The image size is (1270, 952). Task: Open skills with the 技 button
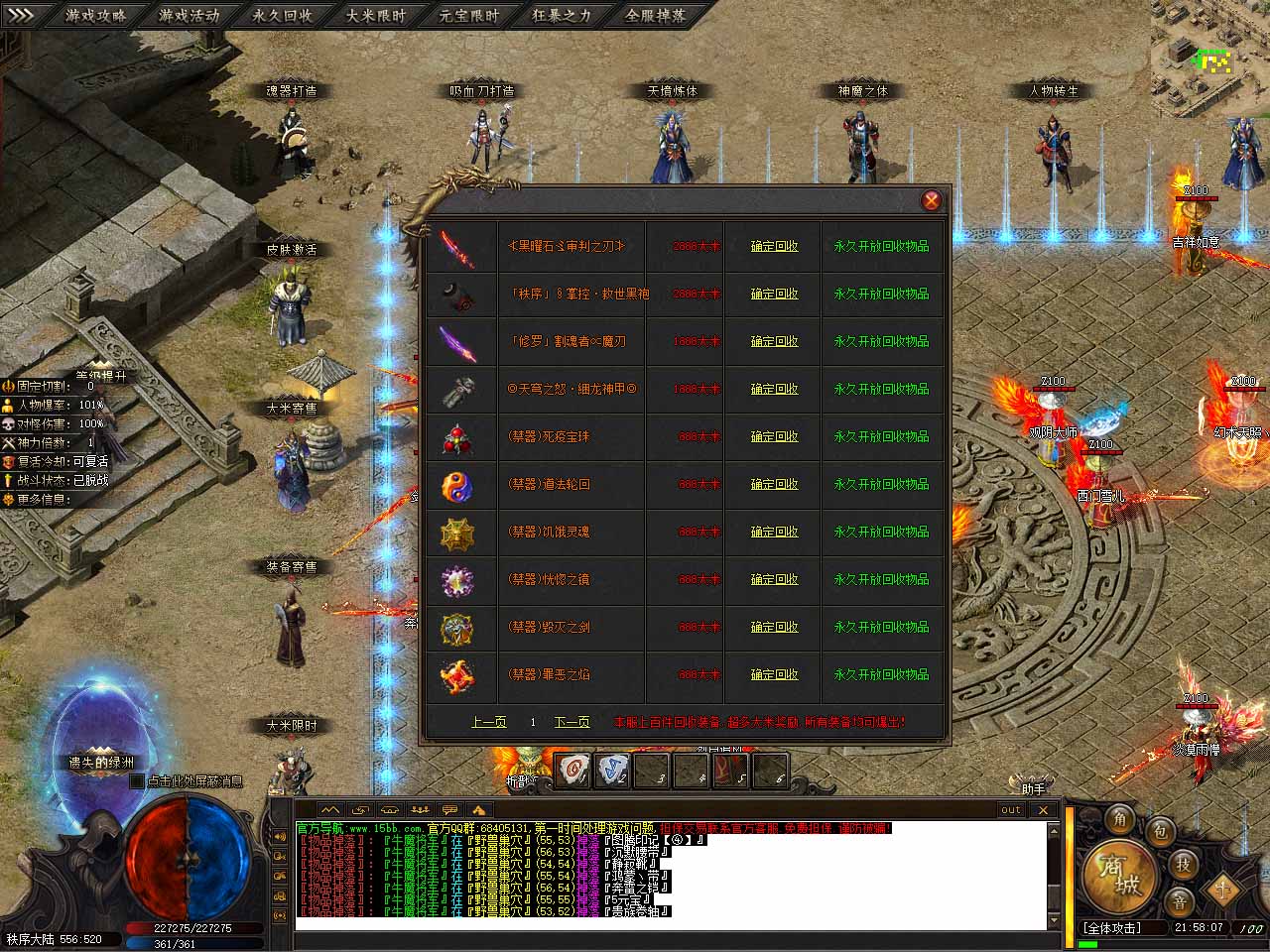(x=1184, y=865)
